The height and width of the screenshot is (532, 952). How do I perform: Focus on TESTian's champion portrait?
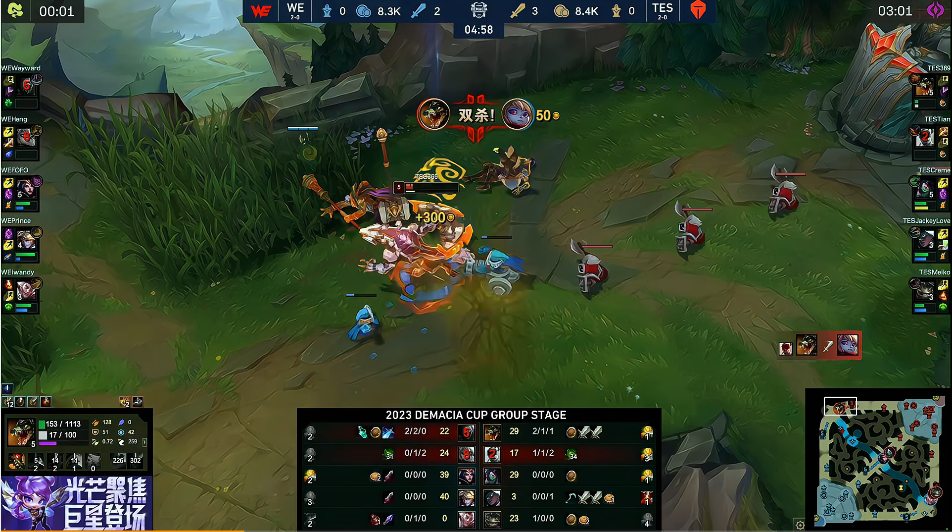pyautogui.click(x=926, y=137)
